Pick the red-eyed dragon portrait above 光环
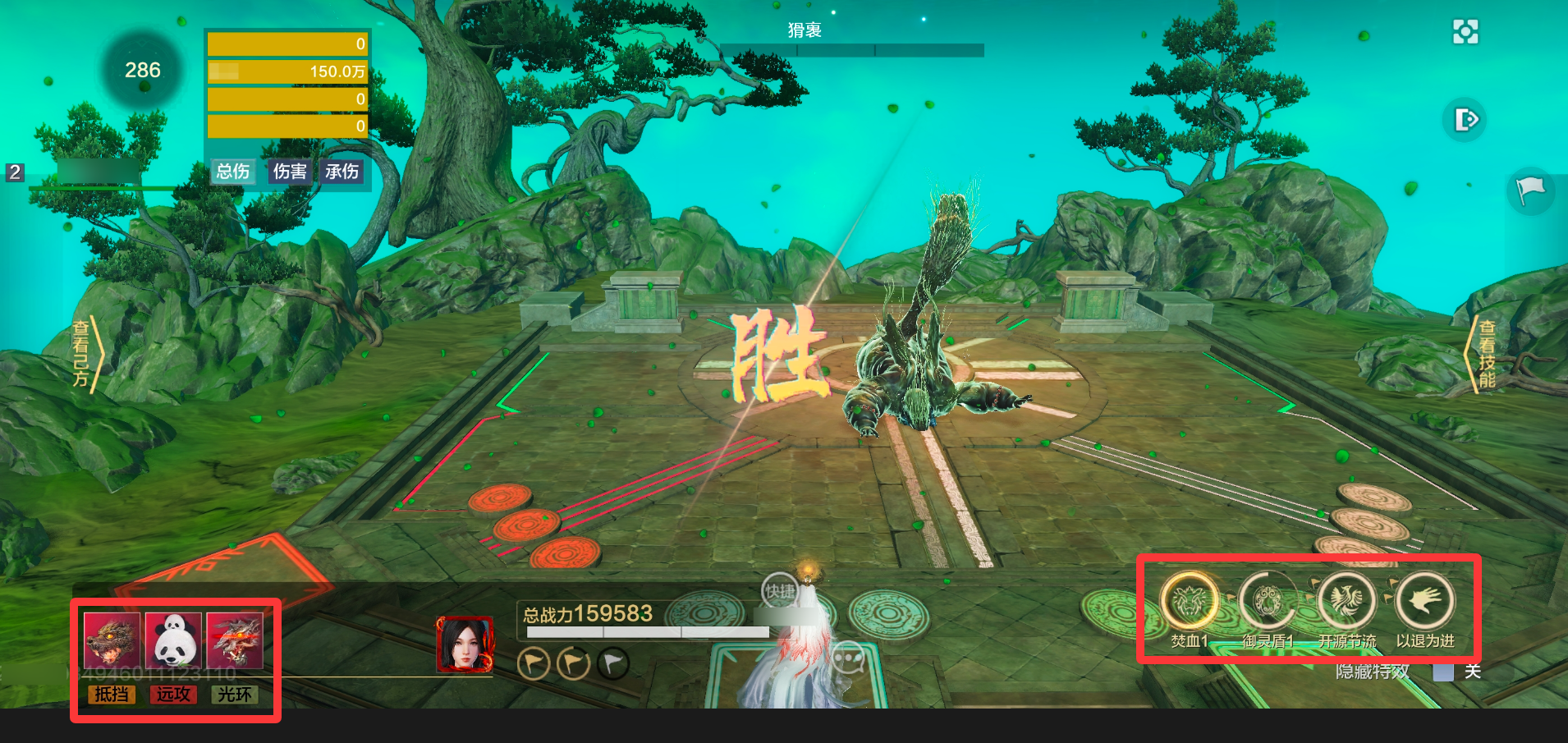This screenshot has width=1568, height=743. pyautogui.click(x=235, y=640)
